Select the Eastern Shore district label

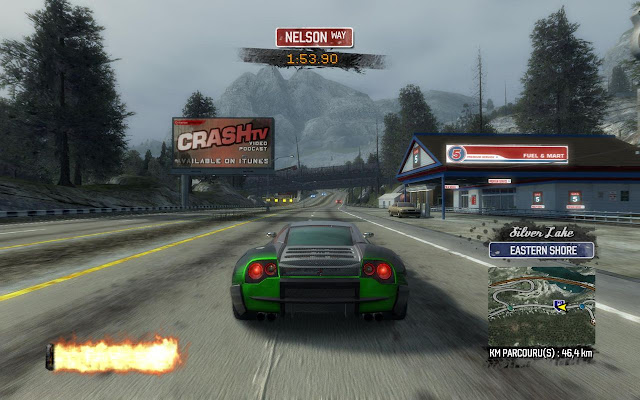click(x=541, y=250)
